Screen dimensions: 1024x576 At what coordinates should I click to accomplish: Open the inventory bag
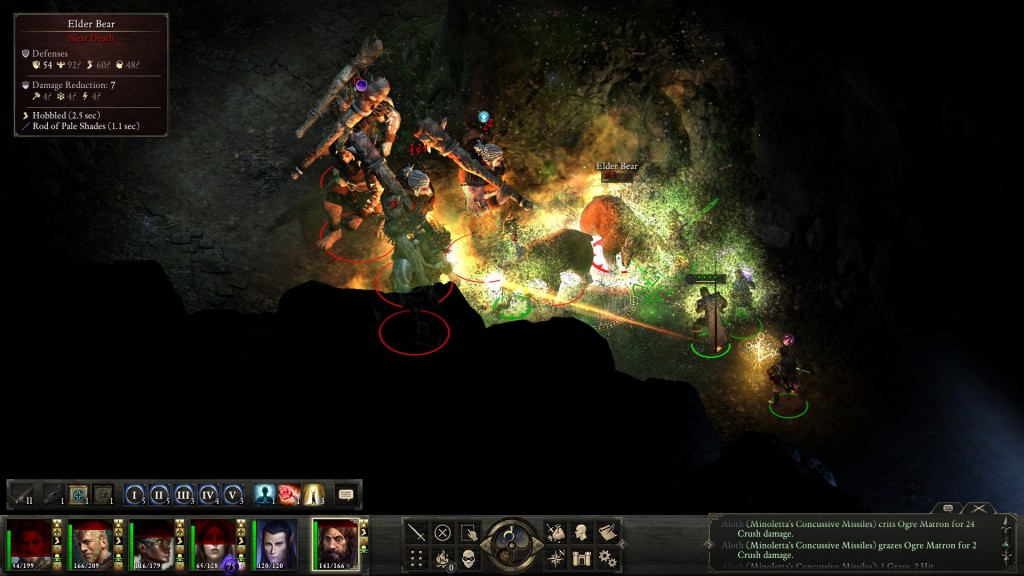[x=555, y=532]
